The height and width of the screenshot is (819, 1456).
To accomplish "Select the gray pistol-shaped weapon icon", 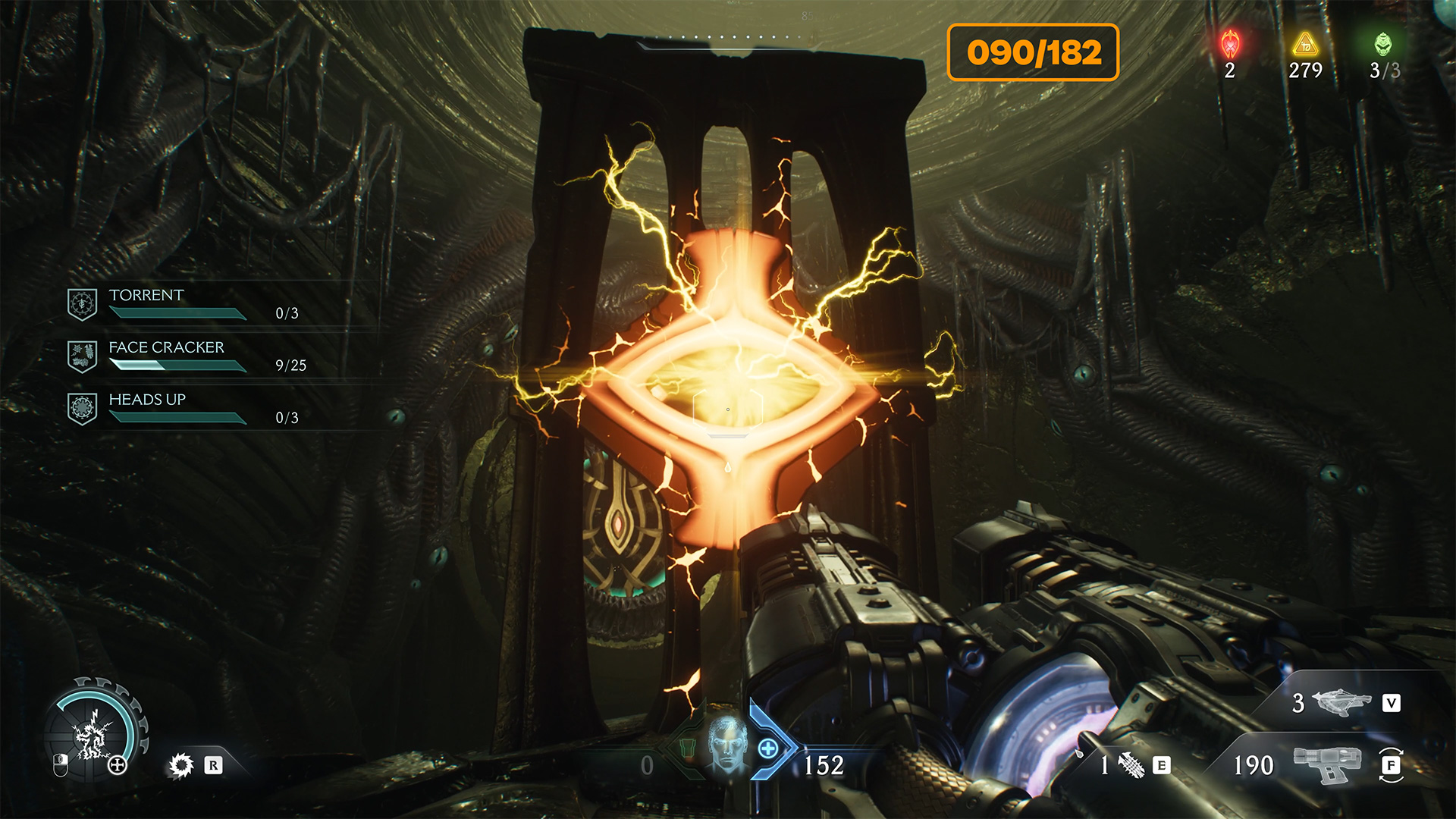I will [1326, 764].
